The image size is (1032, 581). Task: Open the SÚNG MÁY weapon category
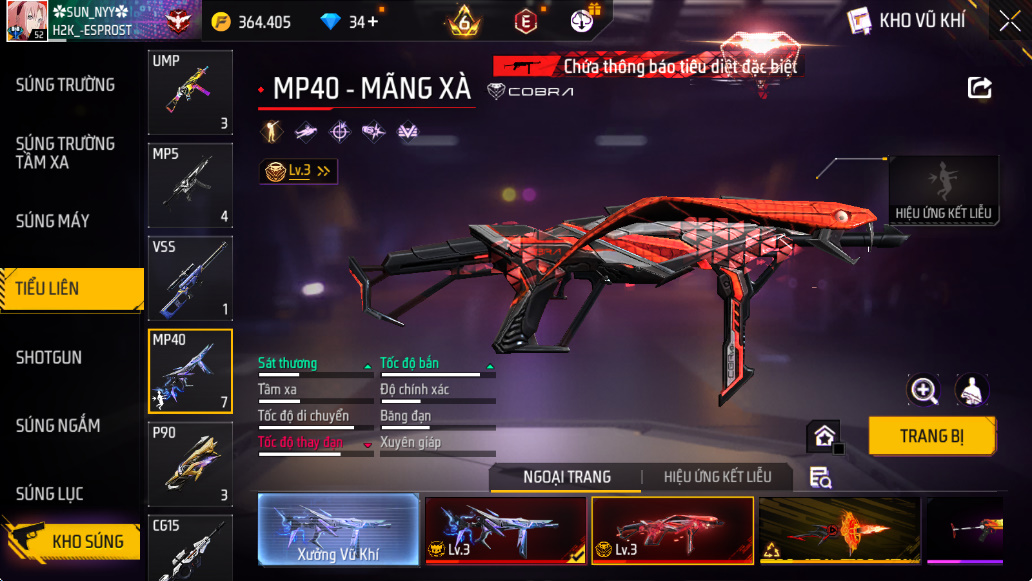tap(53, 221)
